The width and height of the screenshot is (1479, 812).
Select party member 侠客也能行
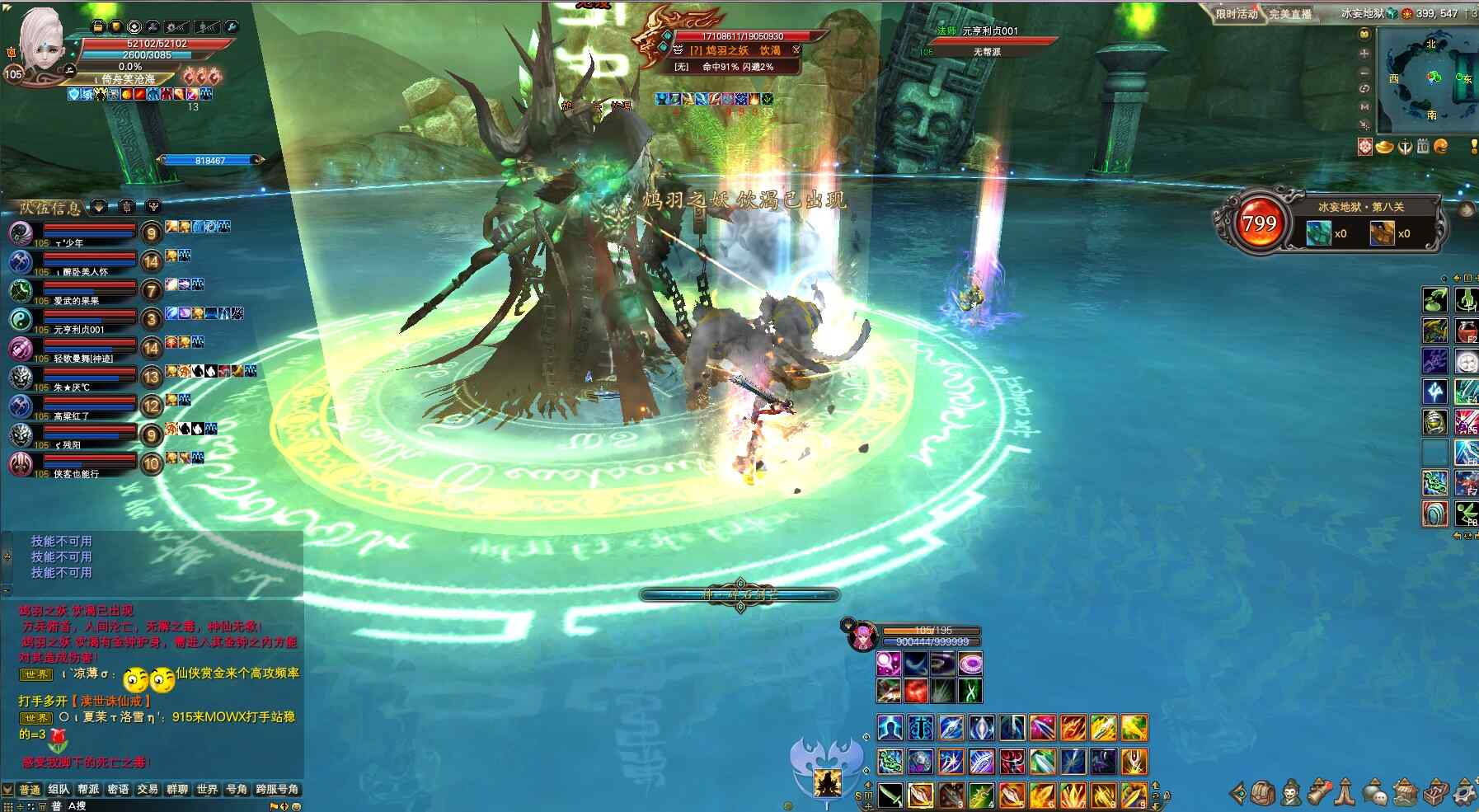click(78, 465)
